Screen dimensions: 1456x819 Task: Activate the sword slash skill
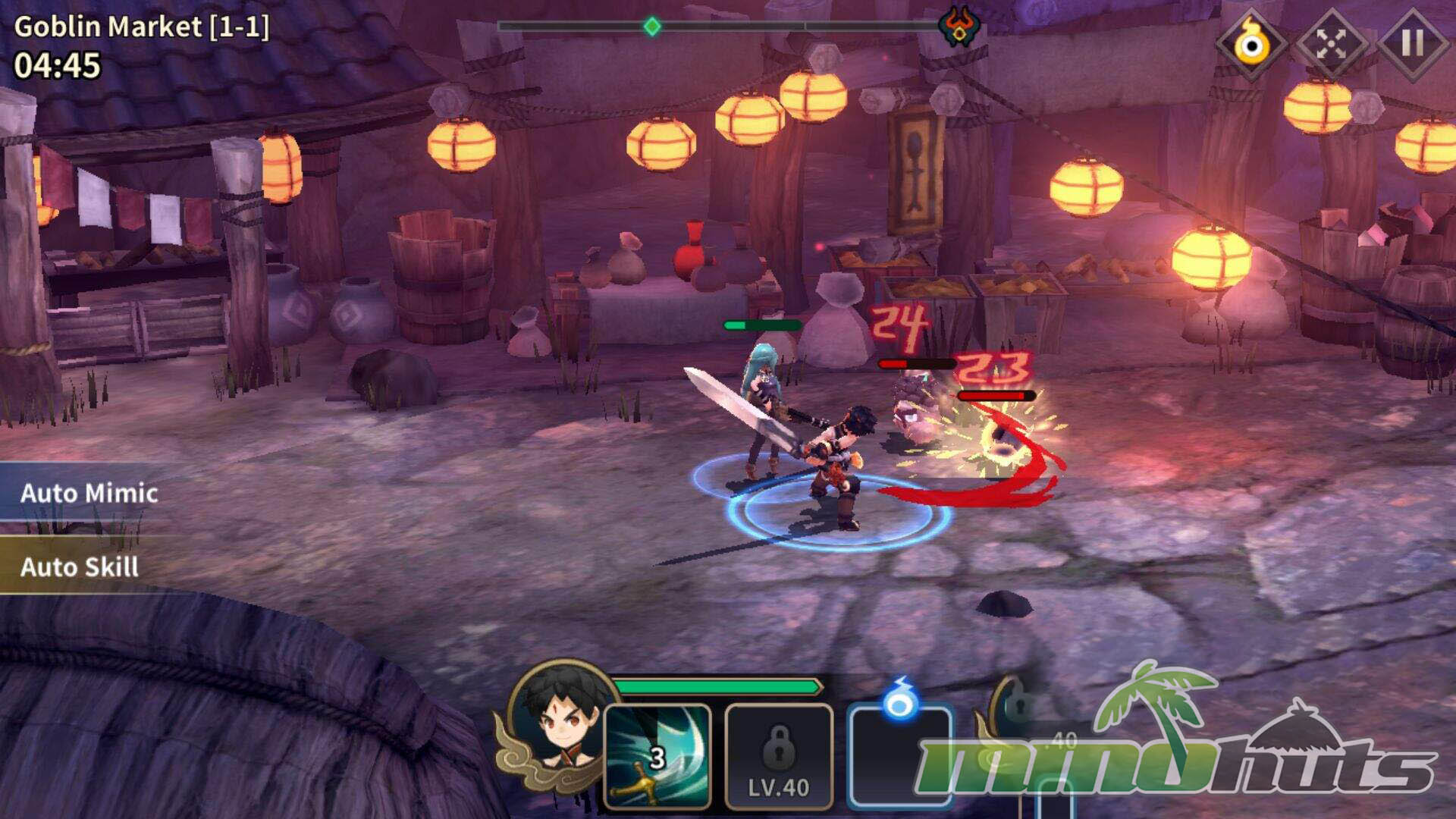(657, 756)
